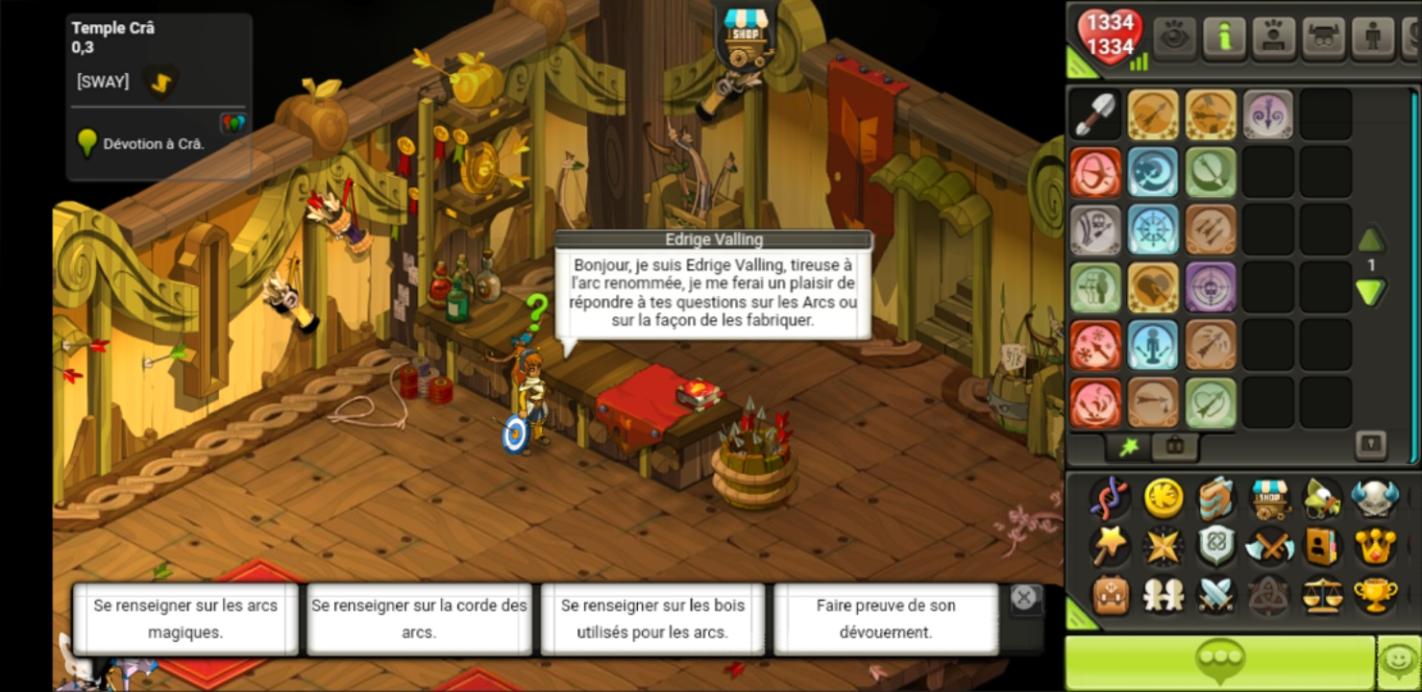Close the dialogue options with the X
This screenshot has height=692, width=1422.
pyautogui.click(x=1024, y=598)
